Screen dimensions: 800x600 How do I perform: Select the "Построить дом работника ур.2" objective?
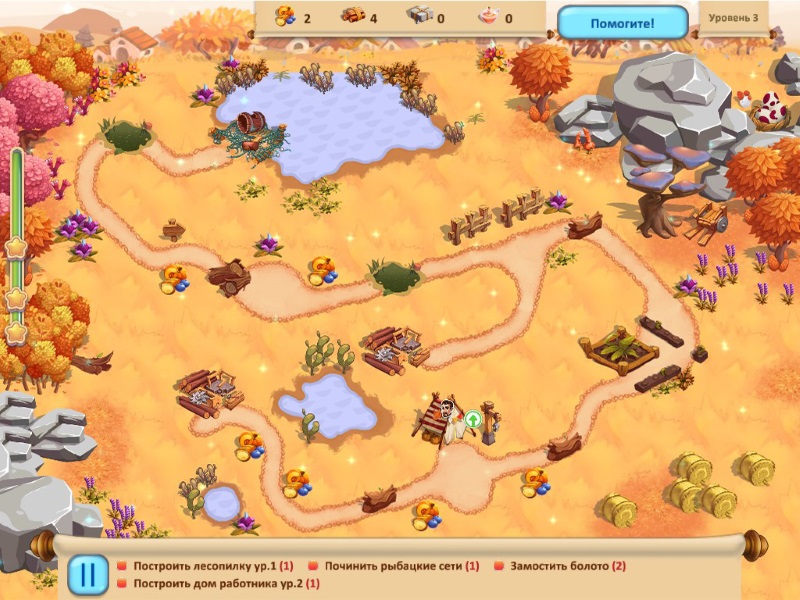pos(218,583)
